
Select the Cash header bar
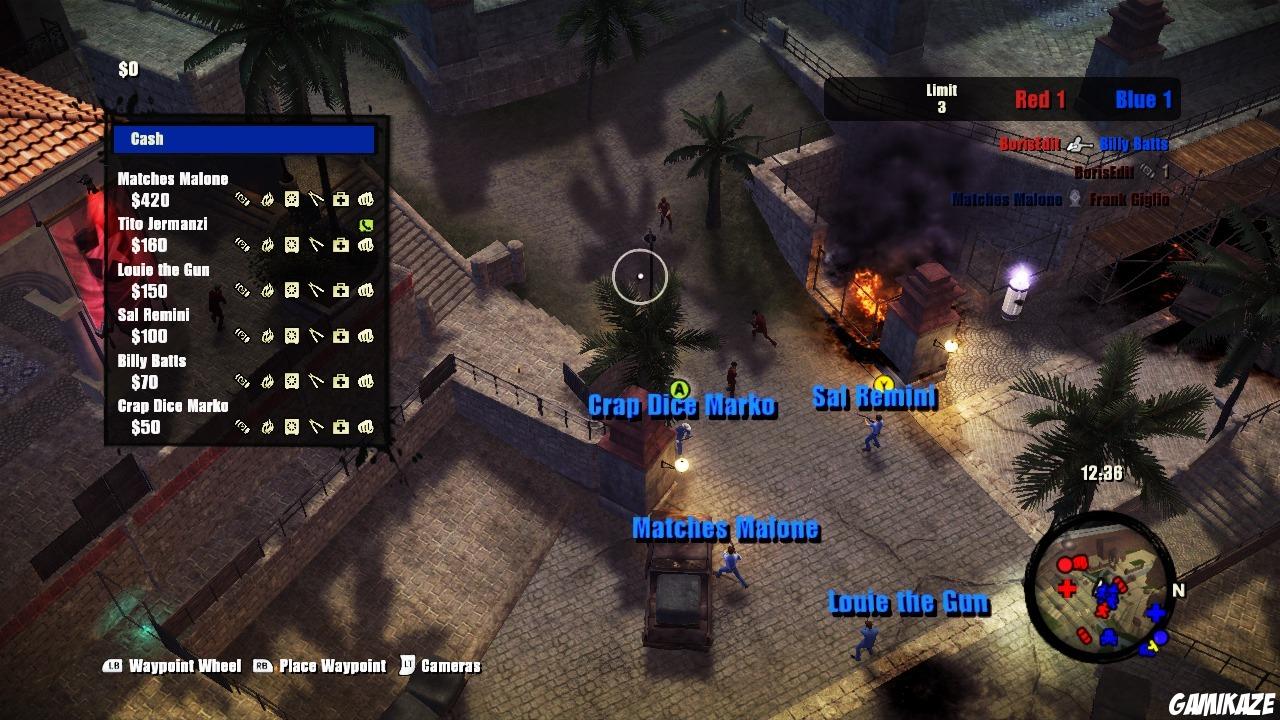click(244, 139)
